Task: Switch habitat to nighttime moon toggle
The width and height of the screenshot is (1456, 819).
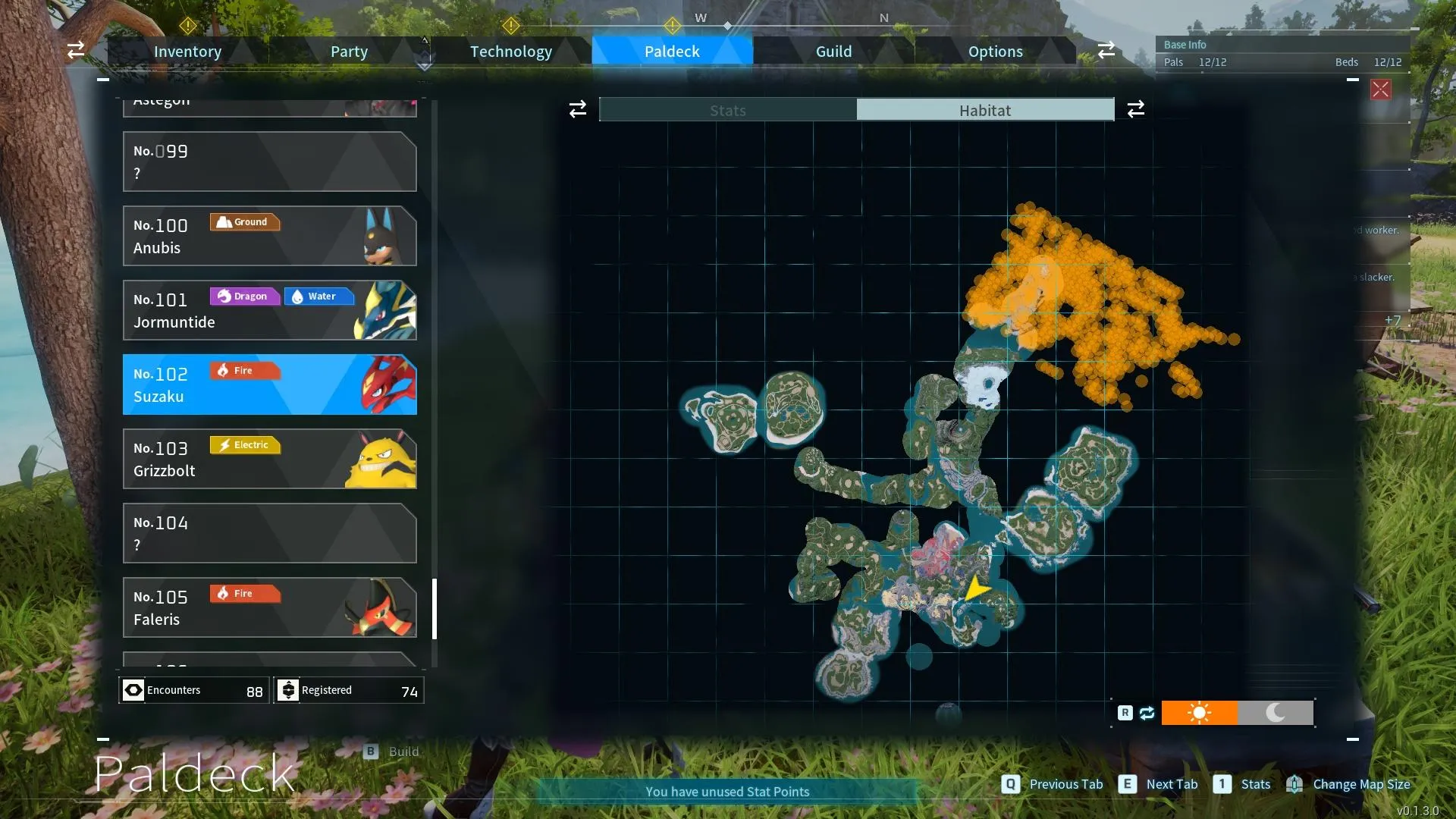Action: (x=1276, y=713)
